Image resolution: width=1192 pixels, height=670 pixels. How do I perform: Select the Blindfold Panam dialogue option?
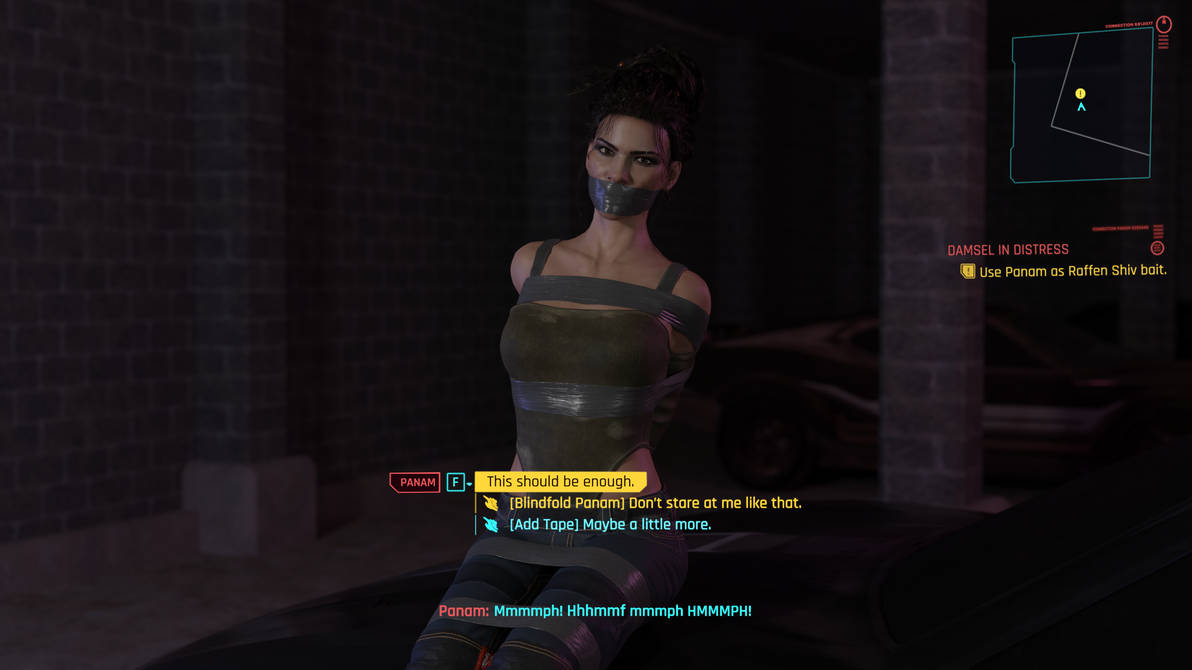coord(654,503)
